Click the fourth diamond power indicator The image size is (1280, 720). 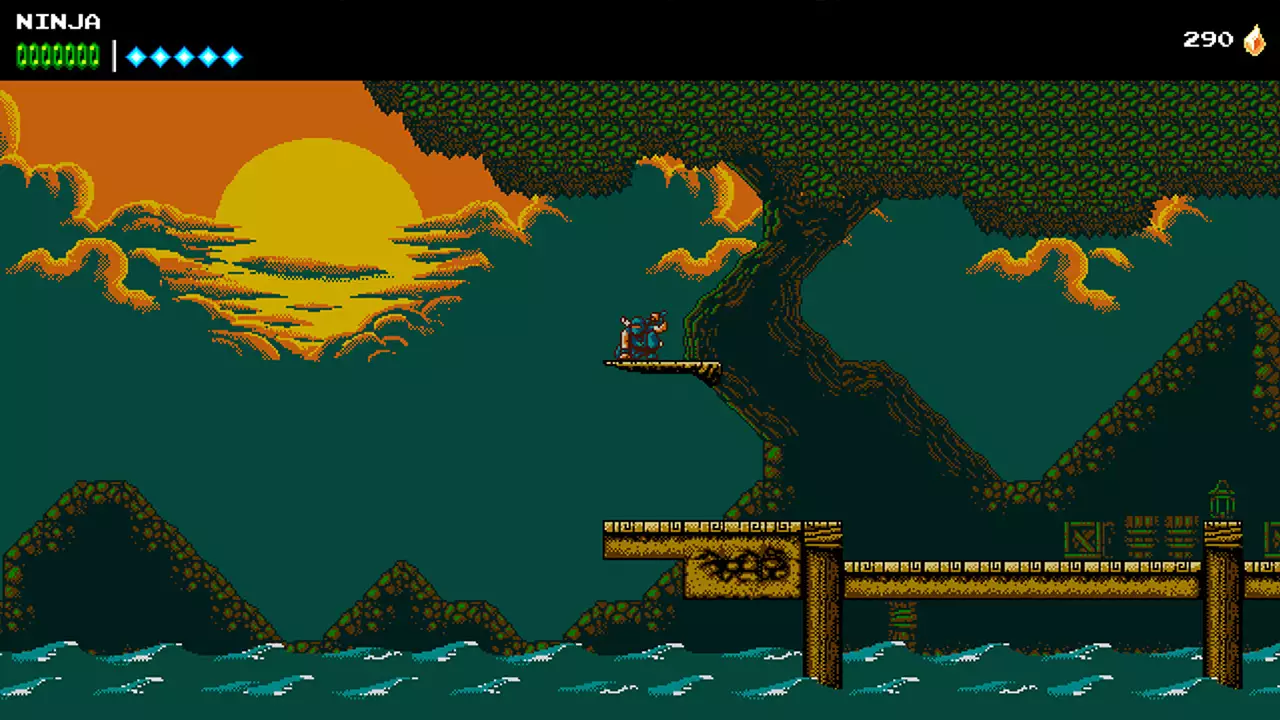[x=208, y=57]
